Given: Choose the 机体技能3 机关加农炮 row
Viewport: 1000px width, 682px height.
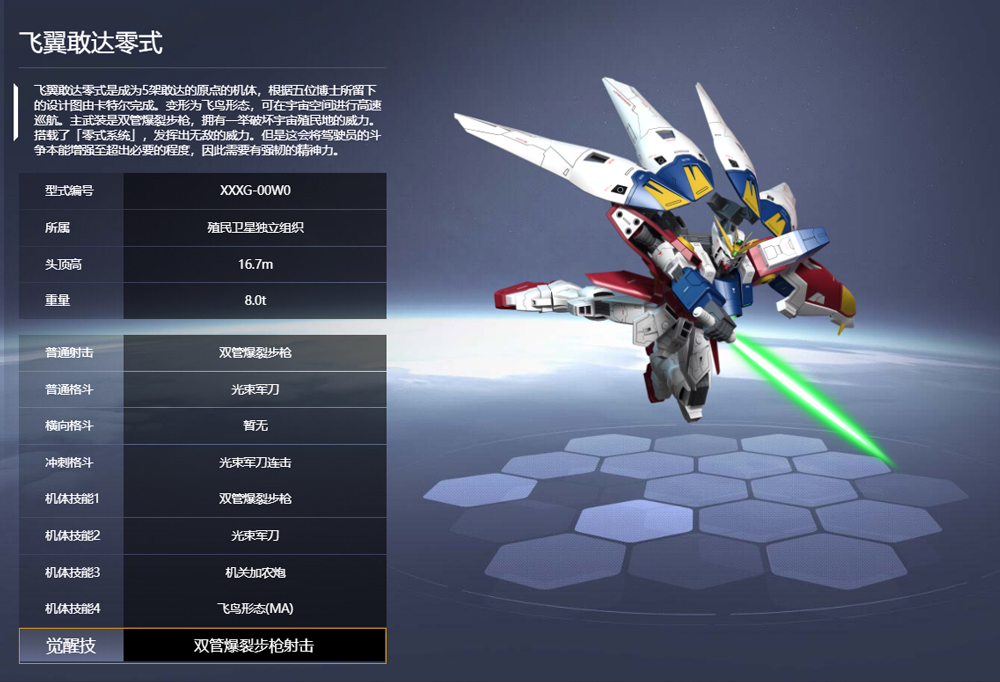Looking at the screenshot, I should [202, 572].
